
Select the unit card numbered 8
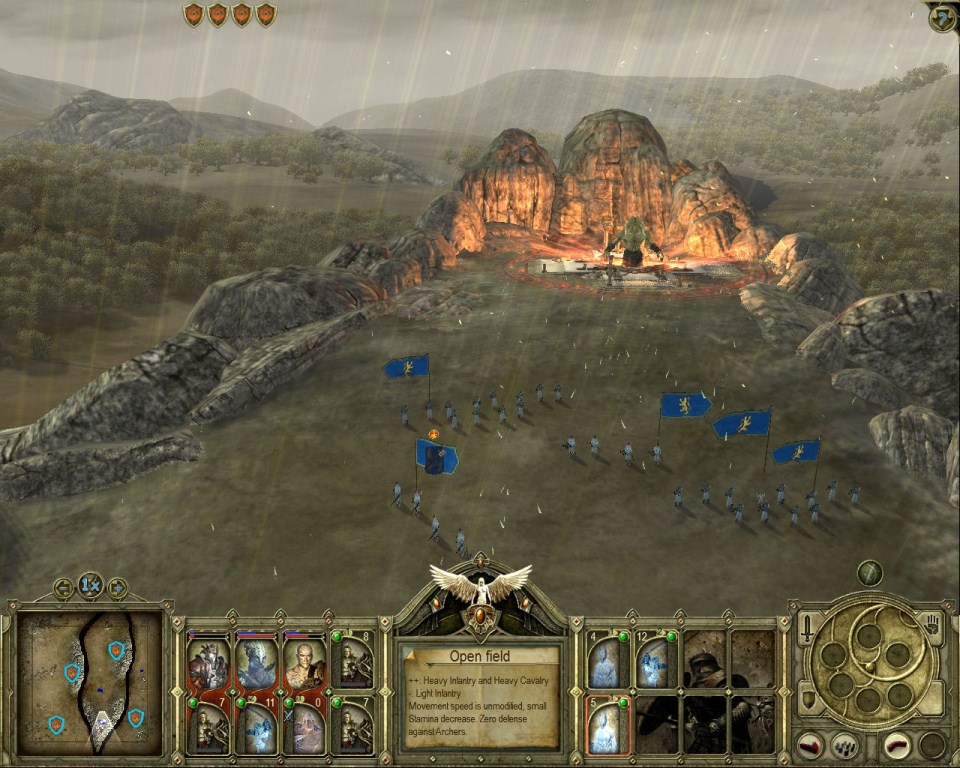[x=353, y=660]
